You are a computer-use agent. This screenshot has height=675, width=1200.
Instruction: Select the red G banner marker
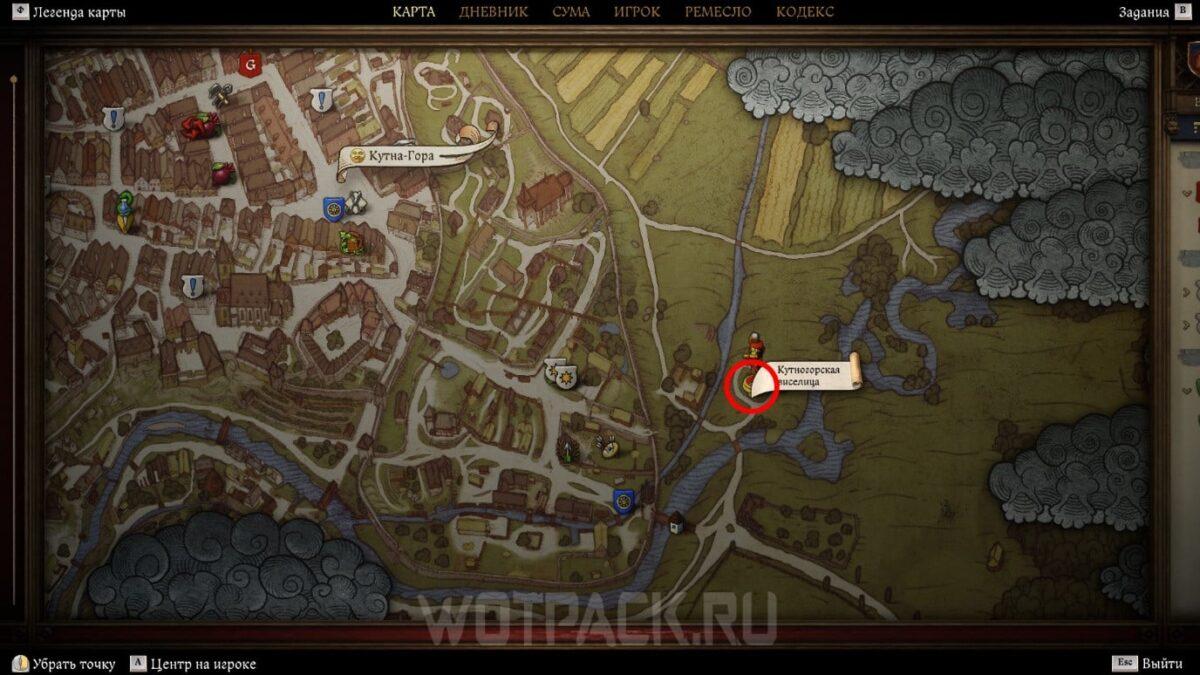click(251, 66)
